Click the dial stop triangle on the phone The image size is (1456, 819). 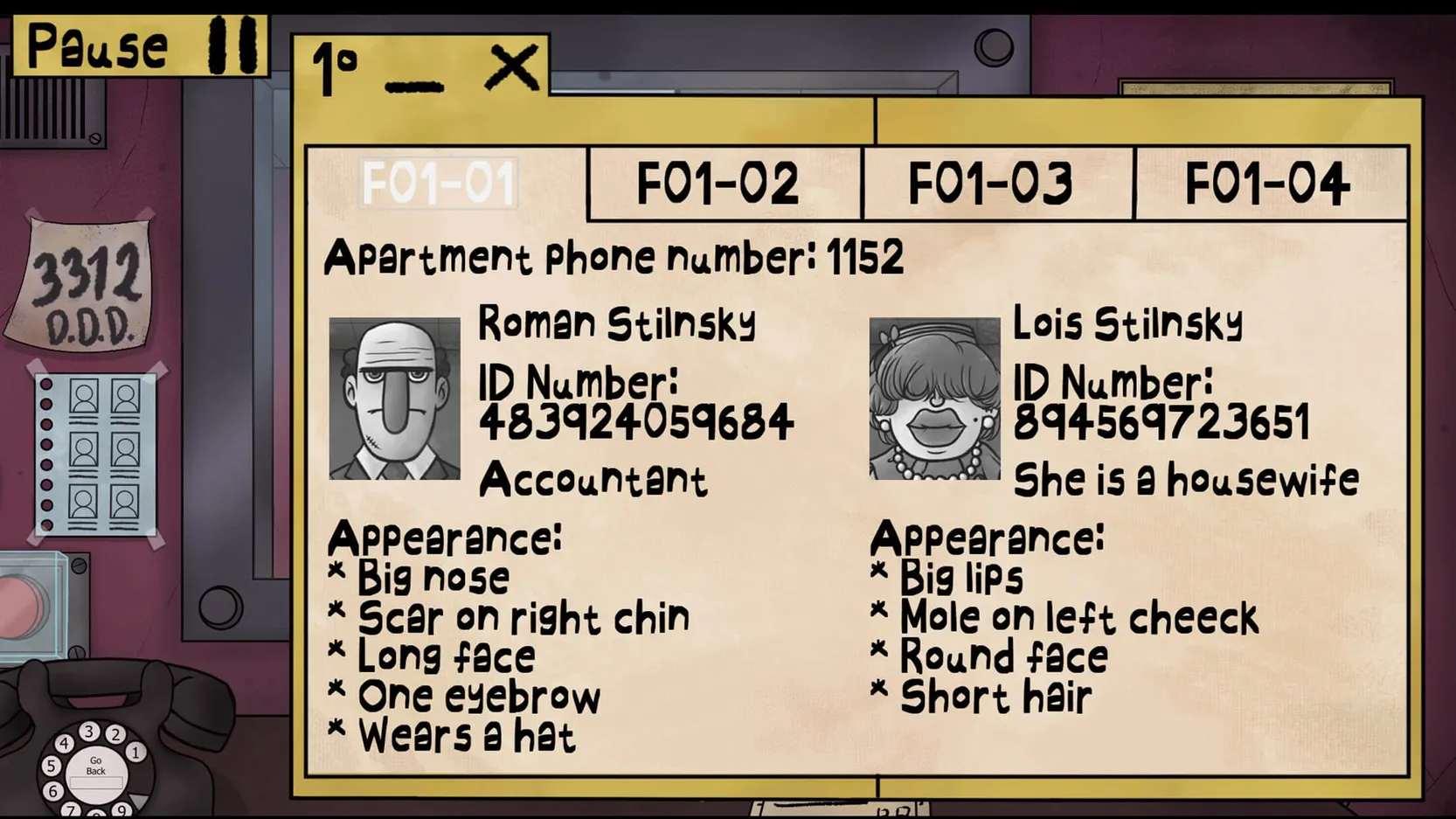(137, 797)
